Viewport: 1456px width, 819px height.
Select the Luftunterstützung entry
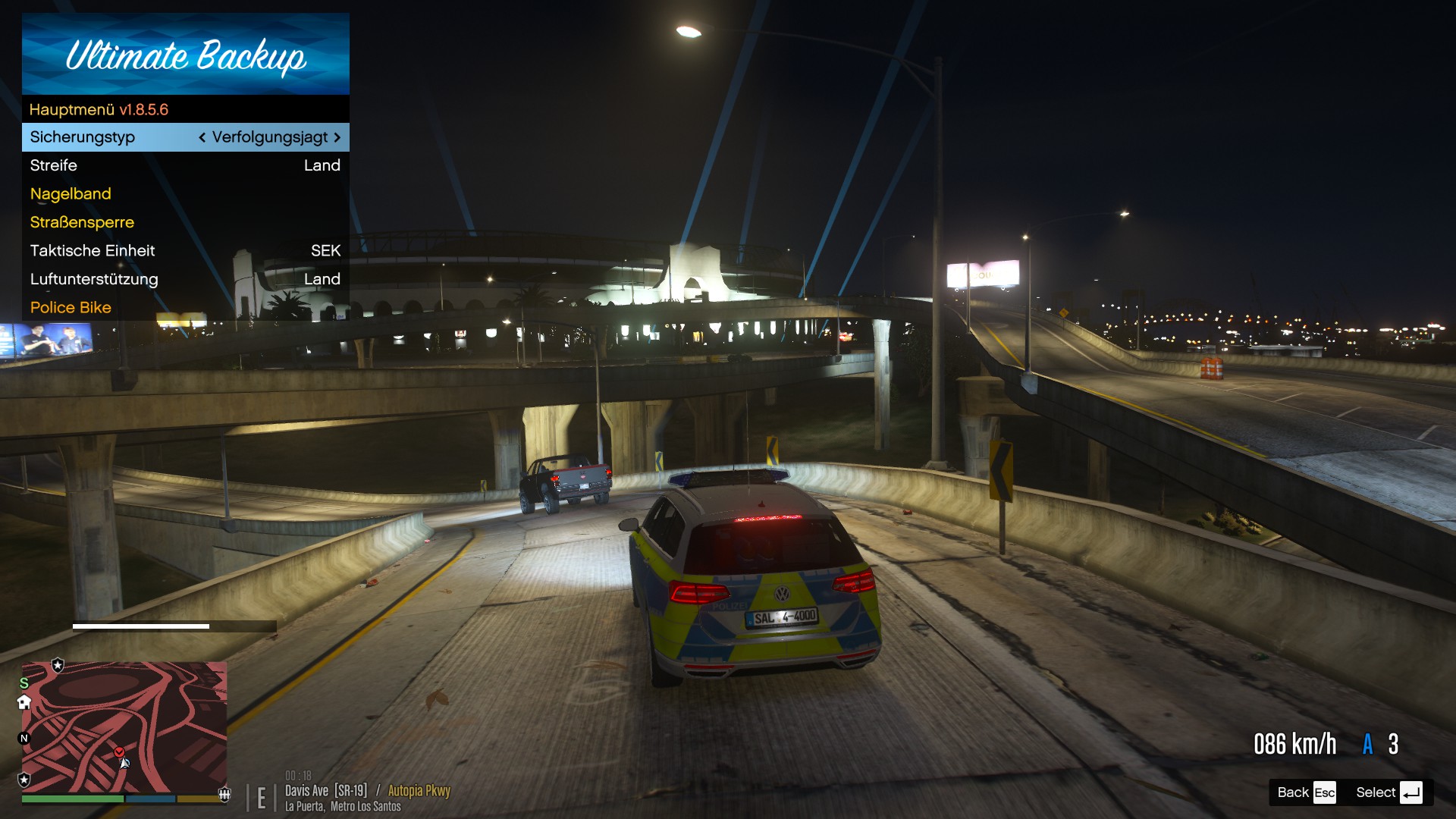[x=185, y=279]
